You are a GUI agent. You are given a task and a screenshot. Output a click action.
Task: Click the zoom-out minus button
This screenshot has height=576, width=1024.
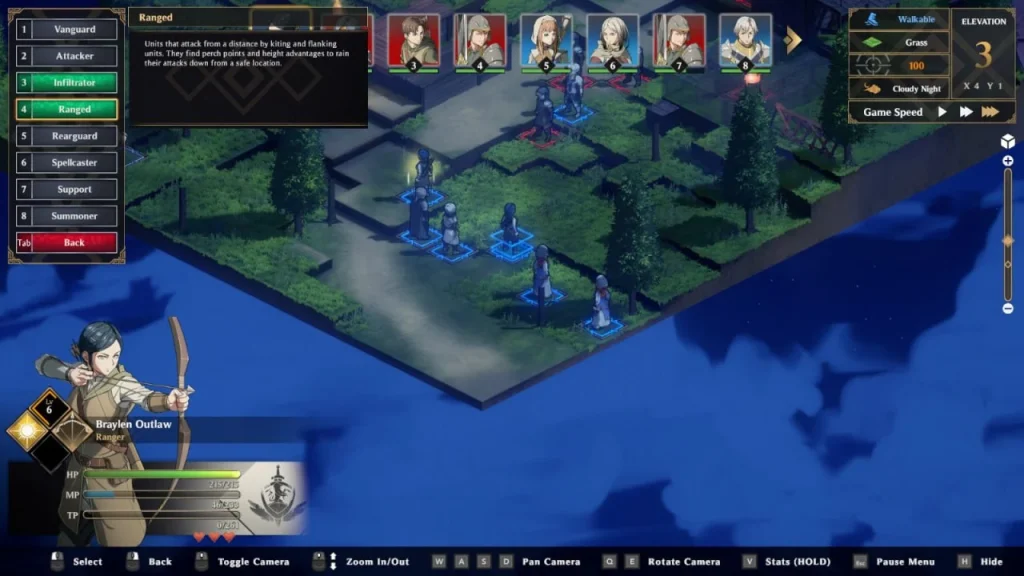1008,308
